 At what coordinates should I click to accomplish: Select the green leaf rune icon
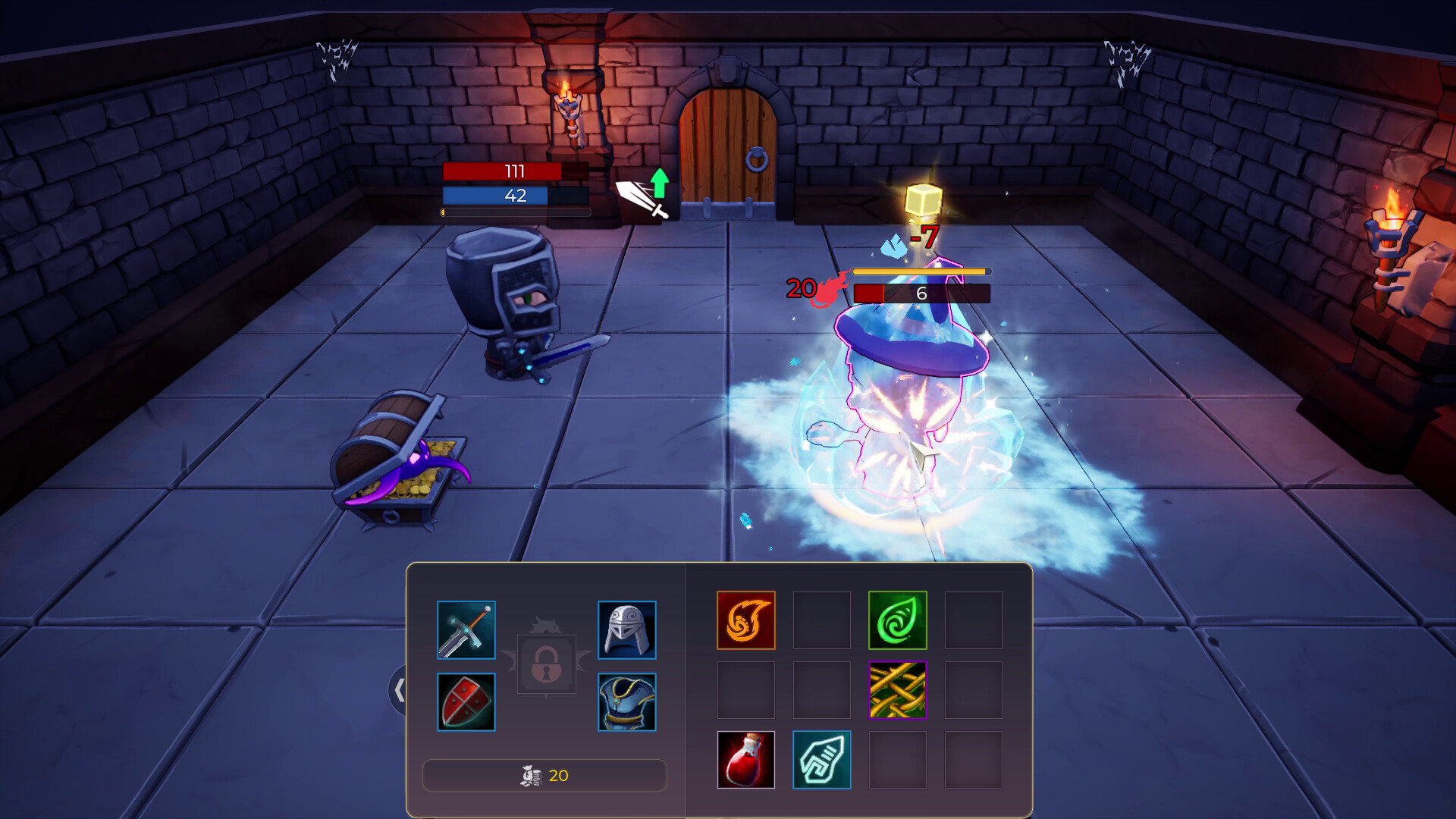(x=898, y=620)
